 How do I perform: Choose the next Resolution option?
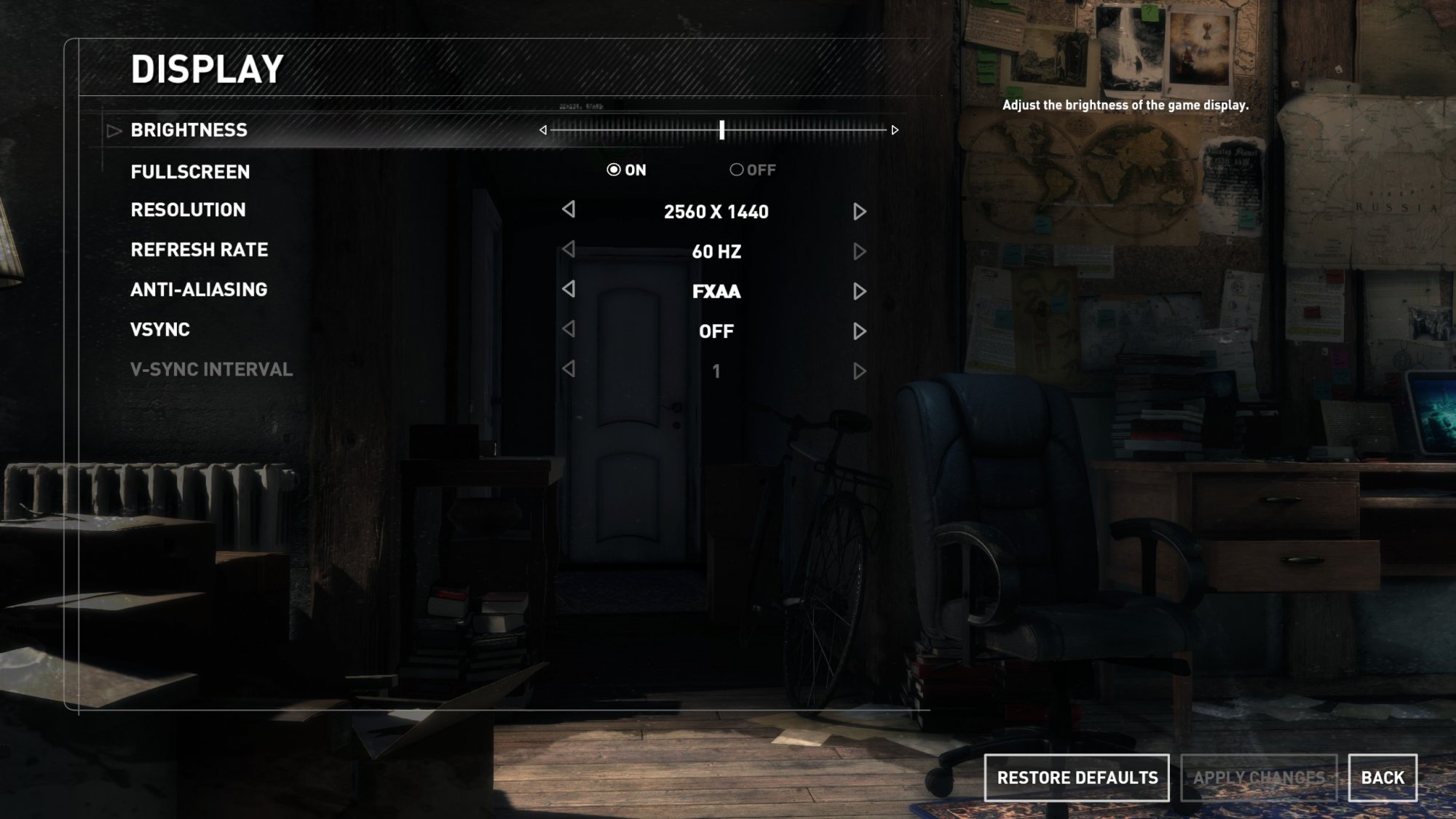(x=859, y=212)
